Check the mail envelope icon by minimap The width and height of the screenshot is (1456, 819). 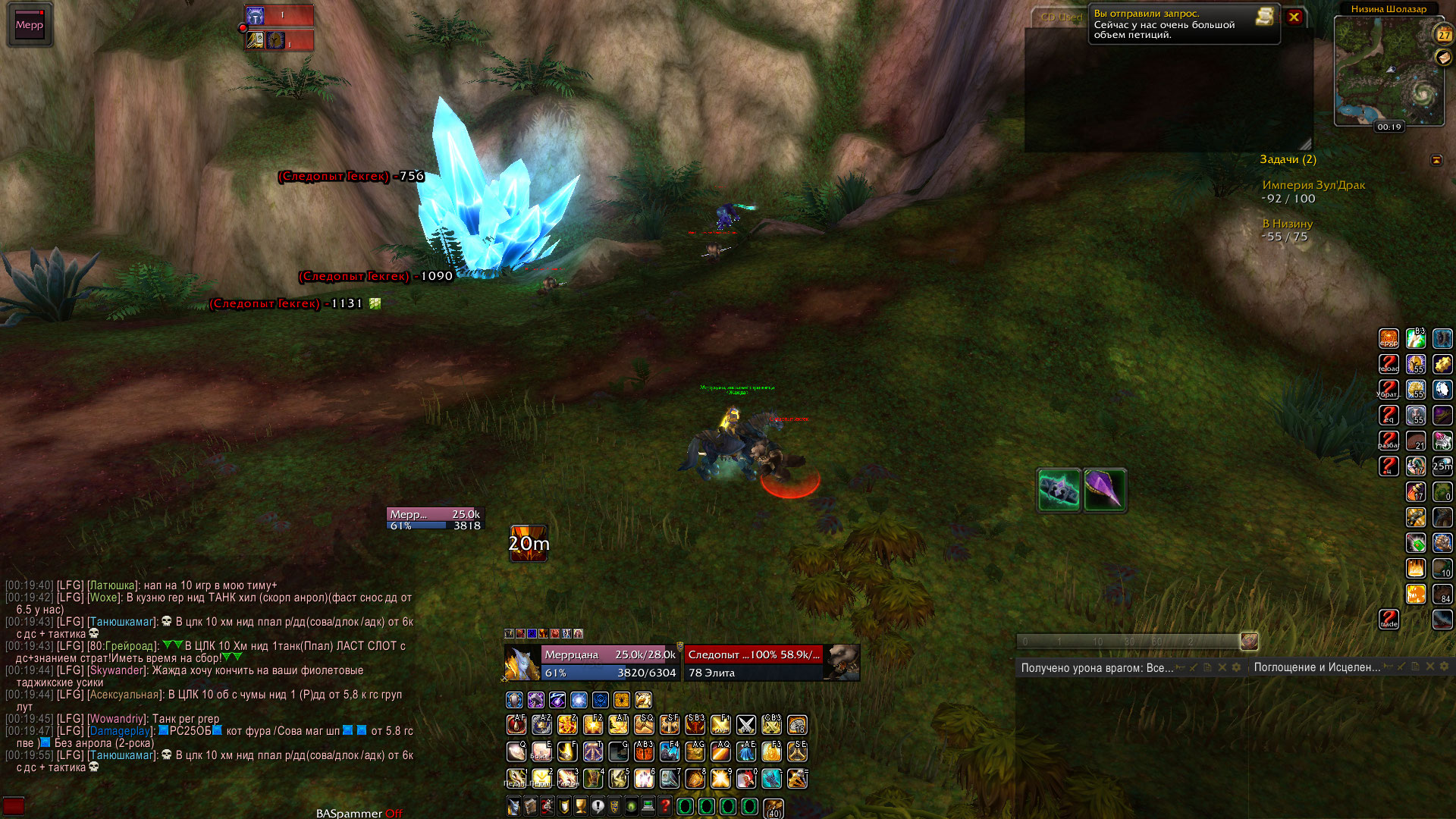[x=1443, y=58]
